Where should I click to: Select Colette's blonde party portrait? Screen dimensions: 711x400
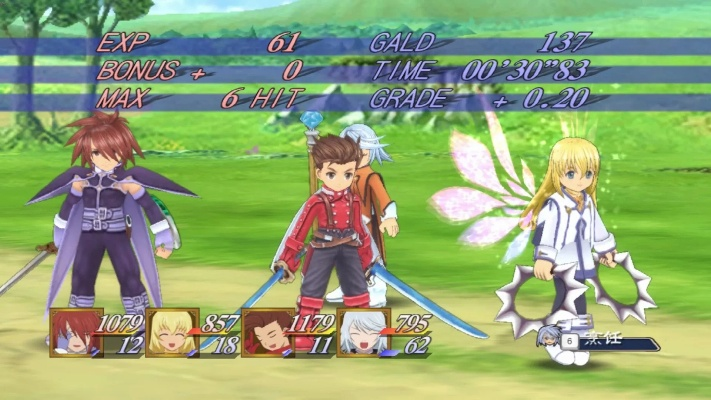point(168,332)
